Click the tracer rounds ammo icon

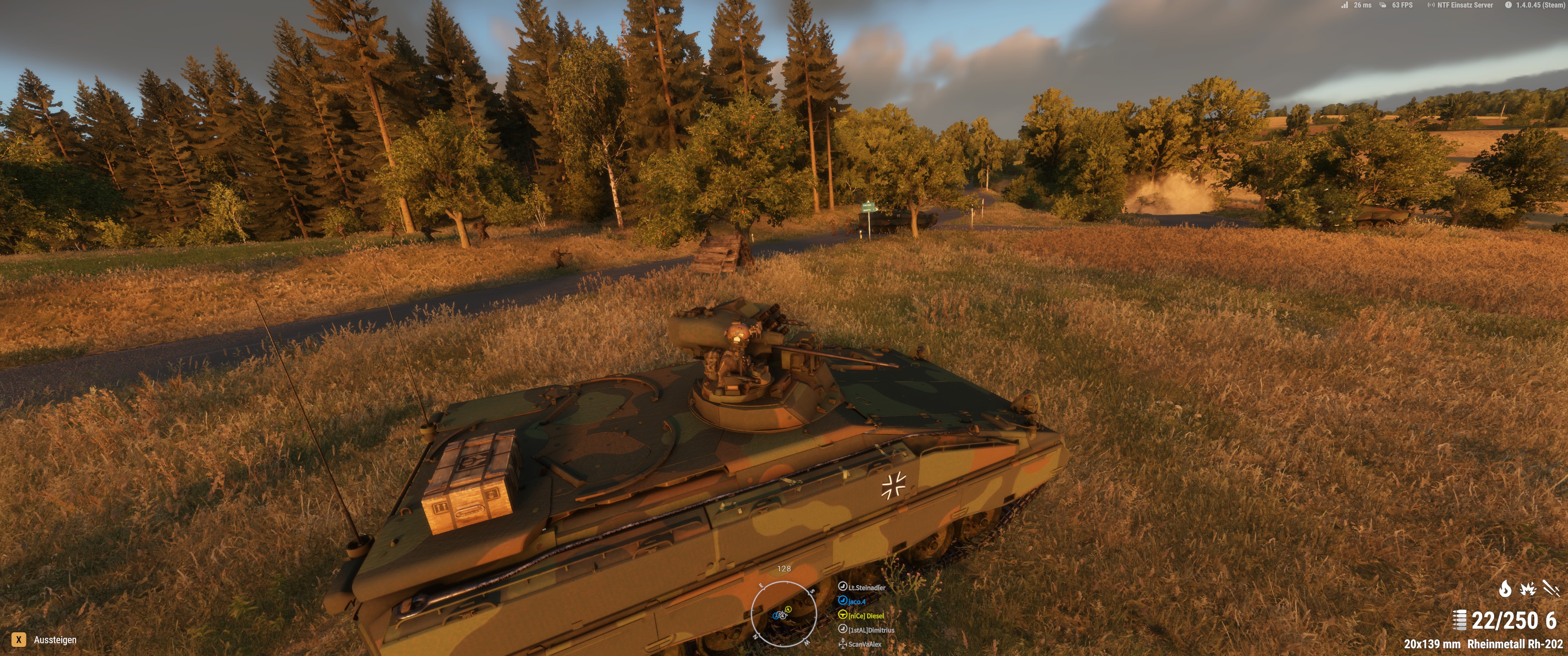tap(1551, 589)
